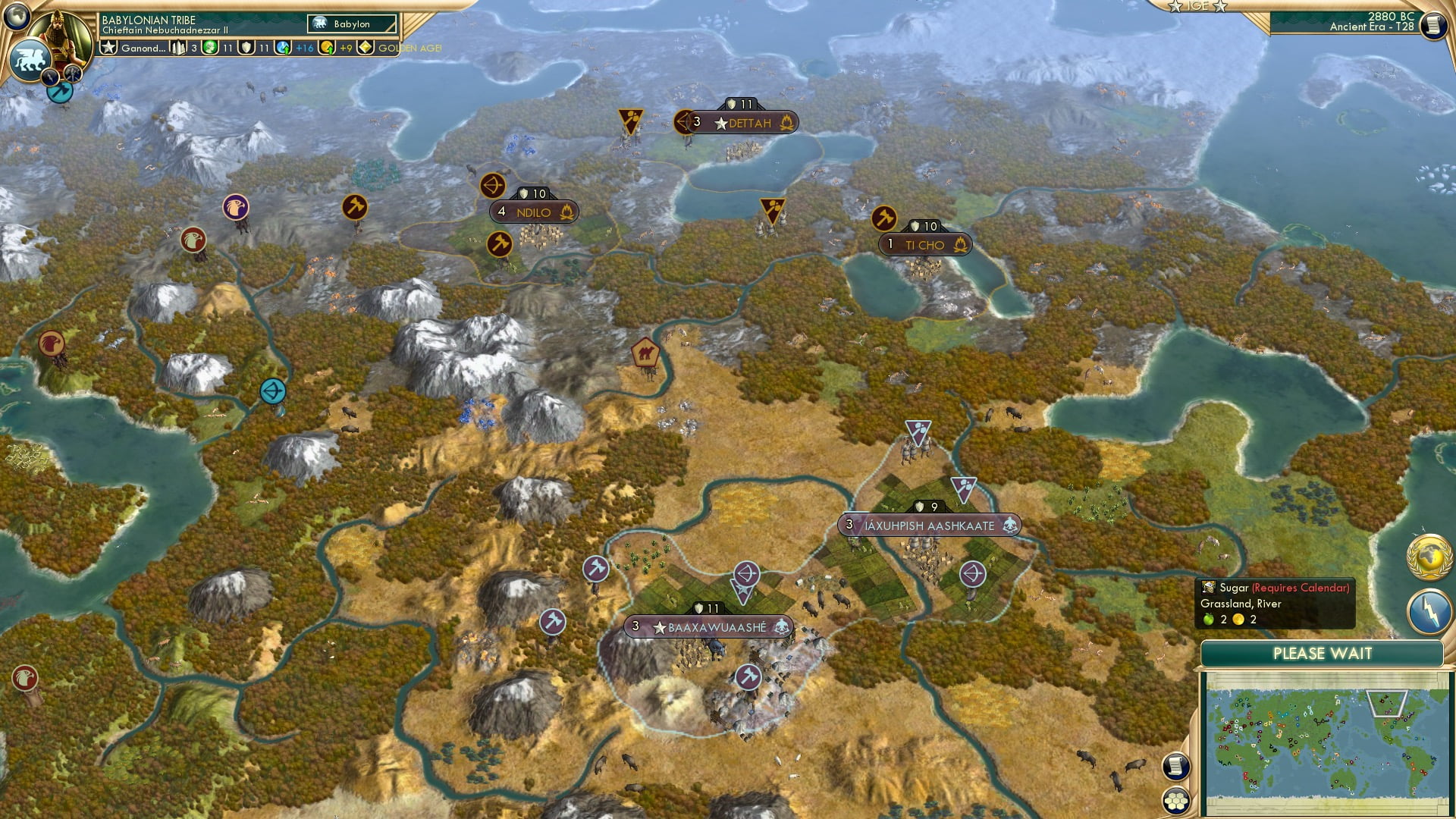The height and width of the screenshot is (819, 1456).
Task: Click the gold income icon showing +9
Action: tap(328, 49)
